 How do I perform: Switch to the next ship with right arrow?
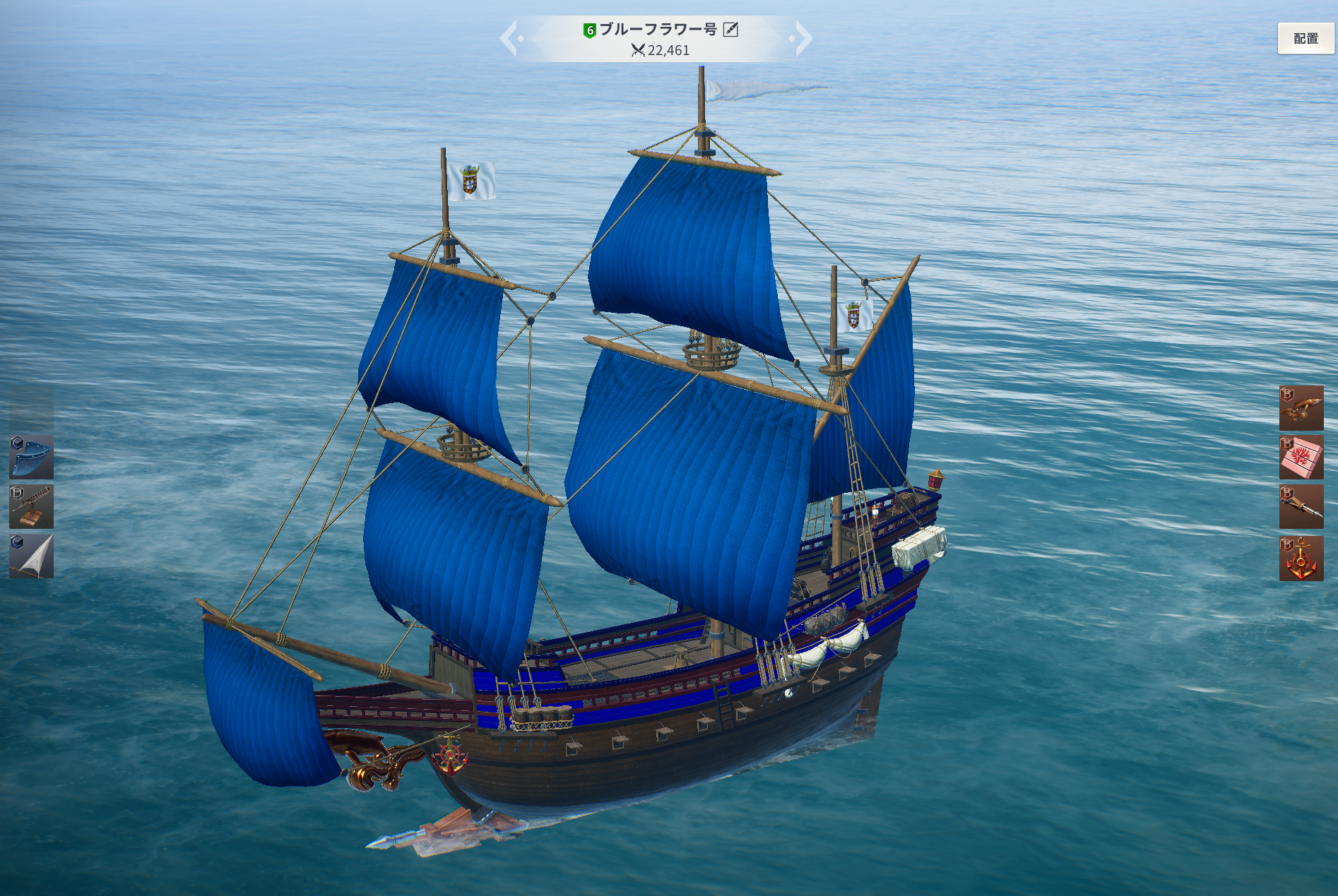(x=803, y=39)
